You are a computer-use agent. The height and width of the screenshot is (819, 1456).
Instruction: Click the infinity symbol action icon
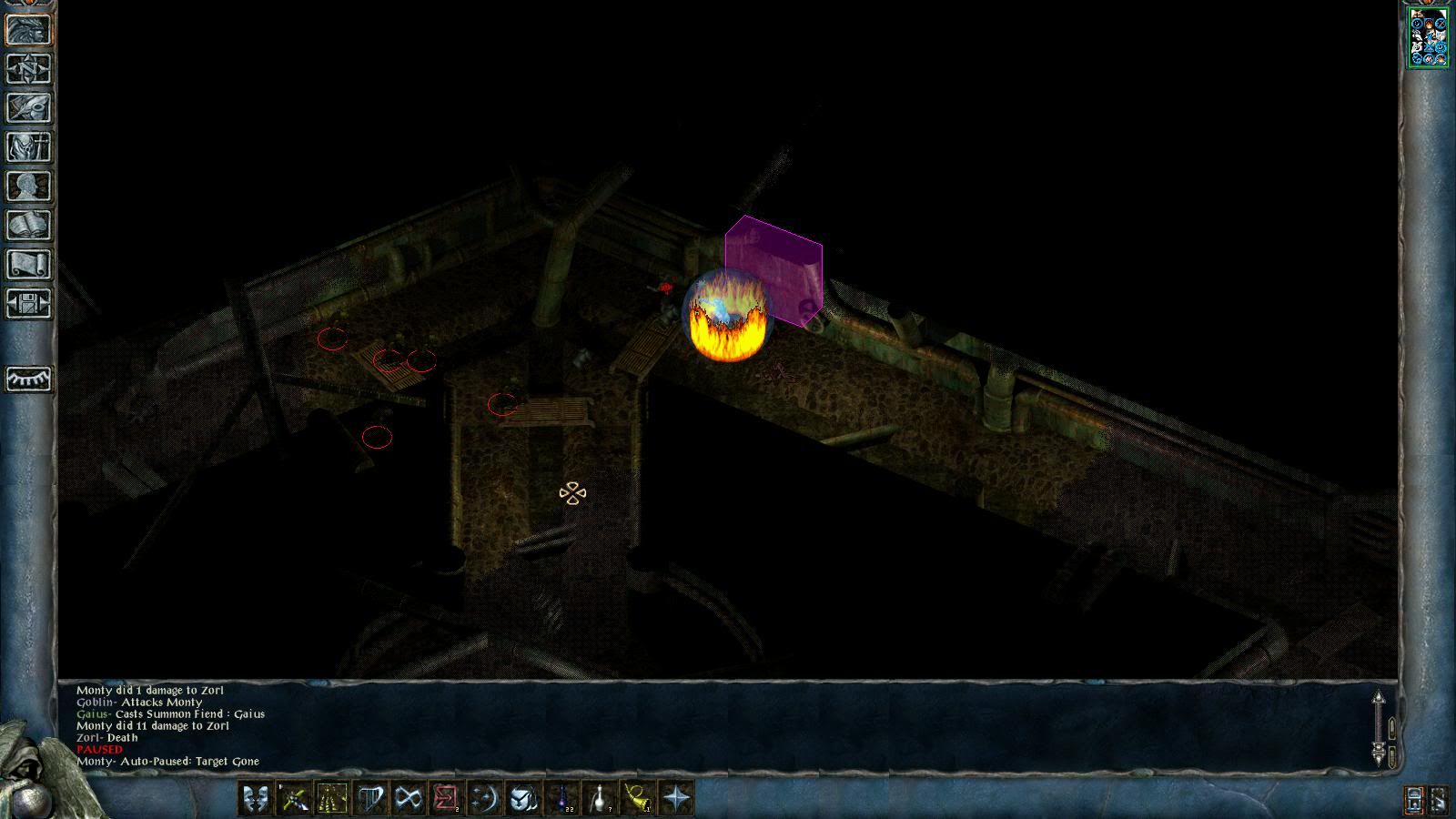[x=409, y=799]
